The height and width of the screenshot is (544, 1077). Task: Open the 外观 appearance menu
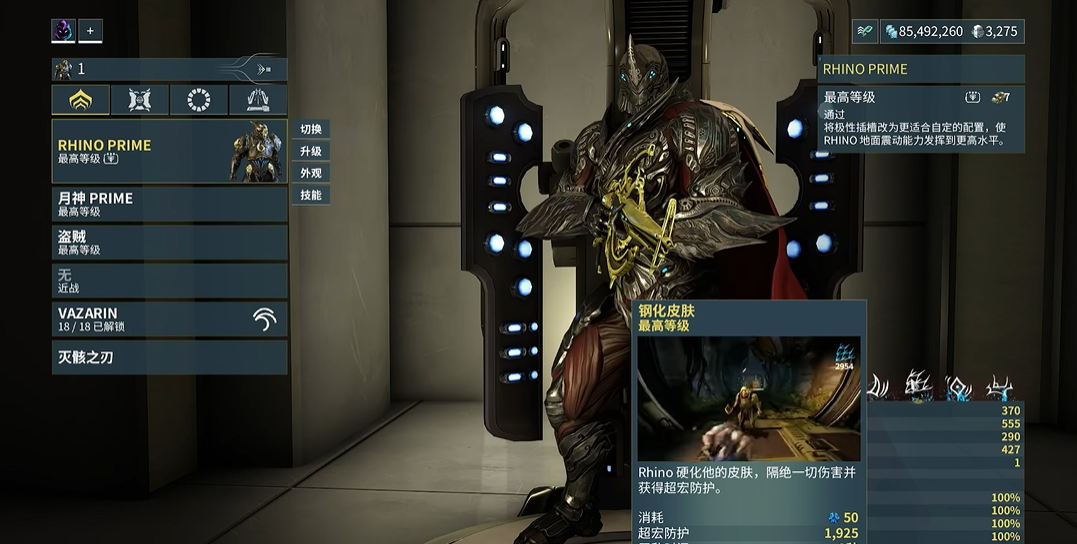point(311,173)
